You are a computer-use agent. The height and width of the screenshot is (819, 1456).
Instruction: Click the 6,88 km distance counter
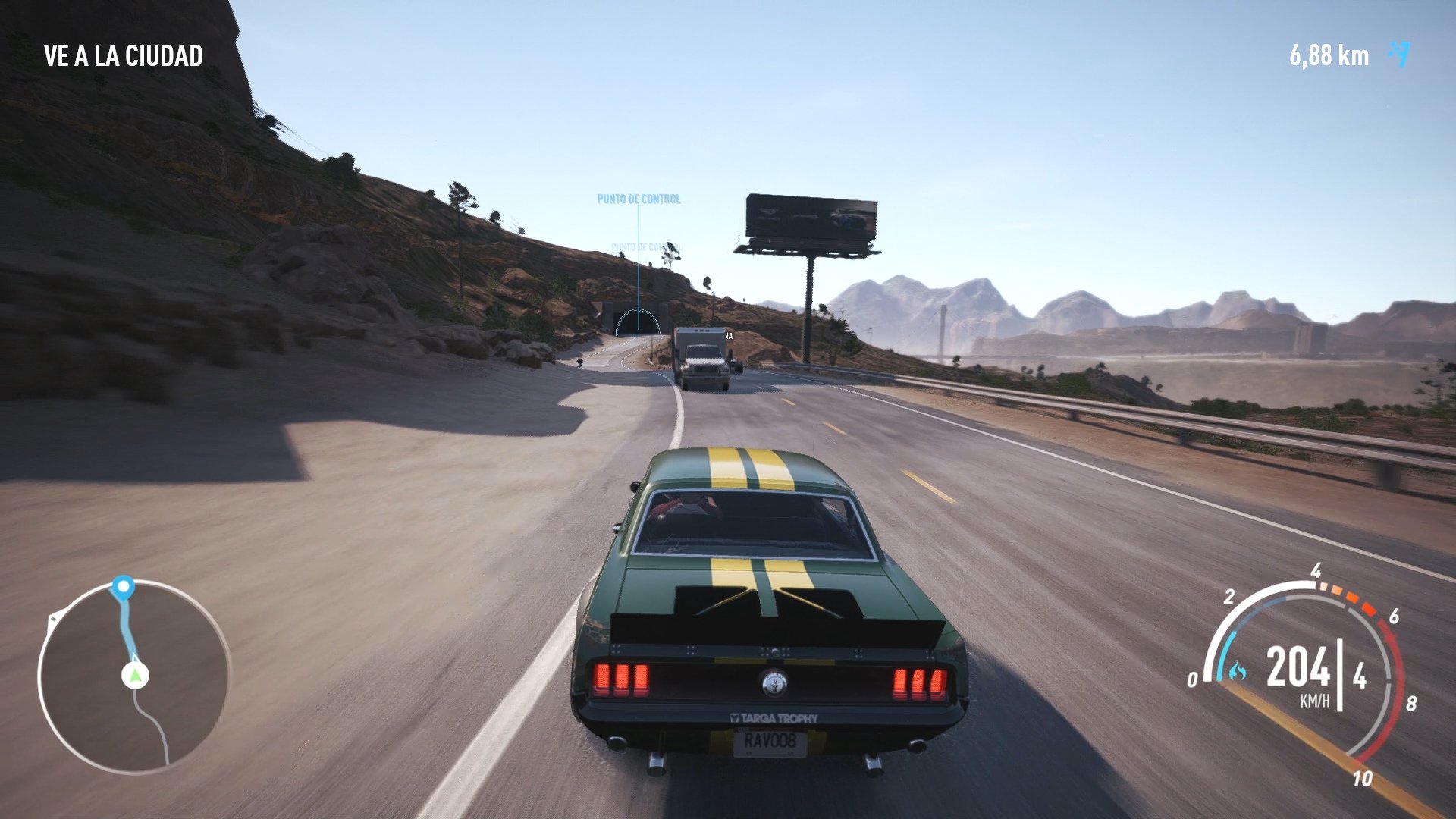coord(1329,53)
